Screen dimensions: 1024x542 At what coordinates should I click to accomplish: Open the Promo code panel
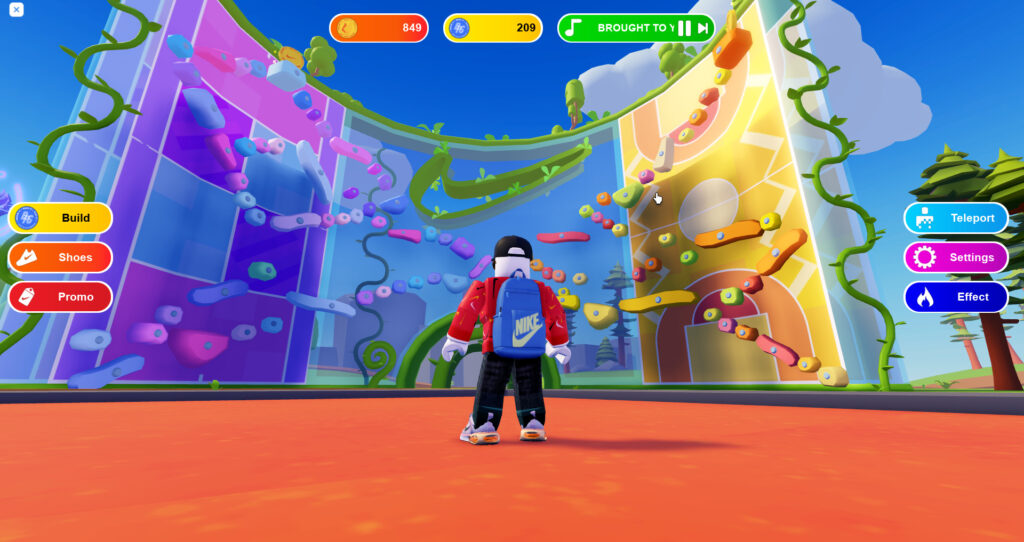(60, 297)
